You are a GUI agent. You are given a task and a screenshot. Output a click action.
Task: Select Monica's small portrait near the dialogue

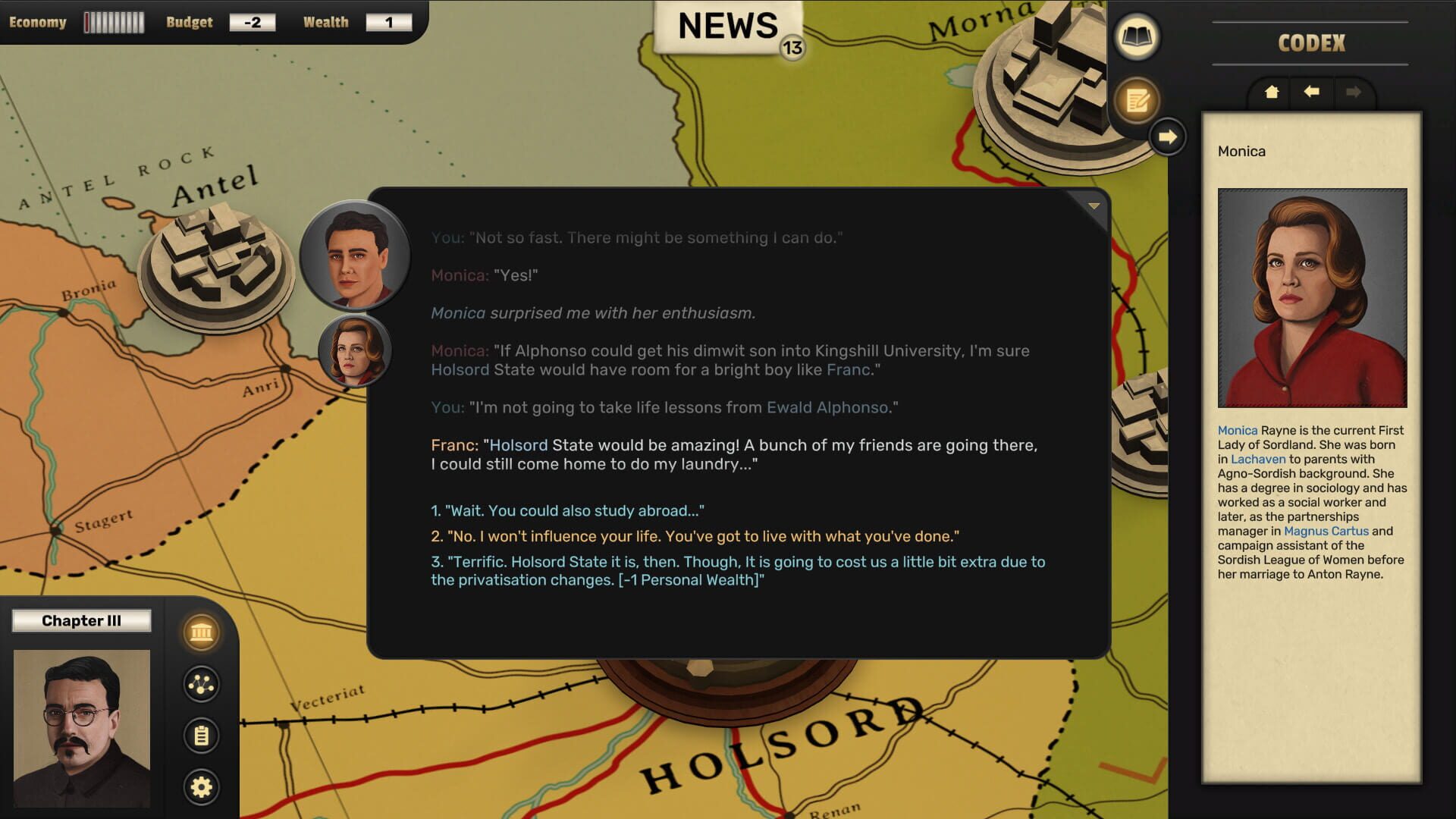coord(353,351)
